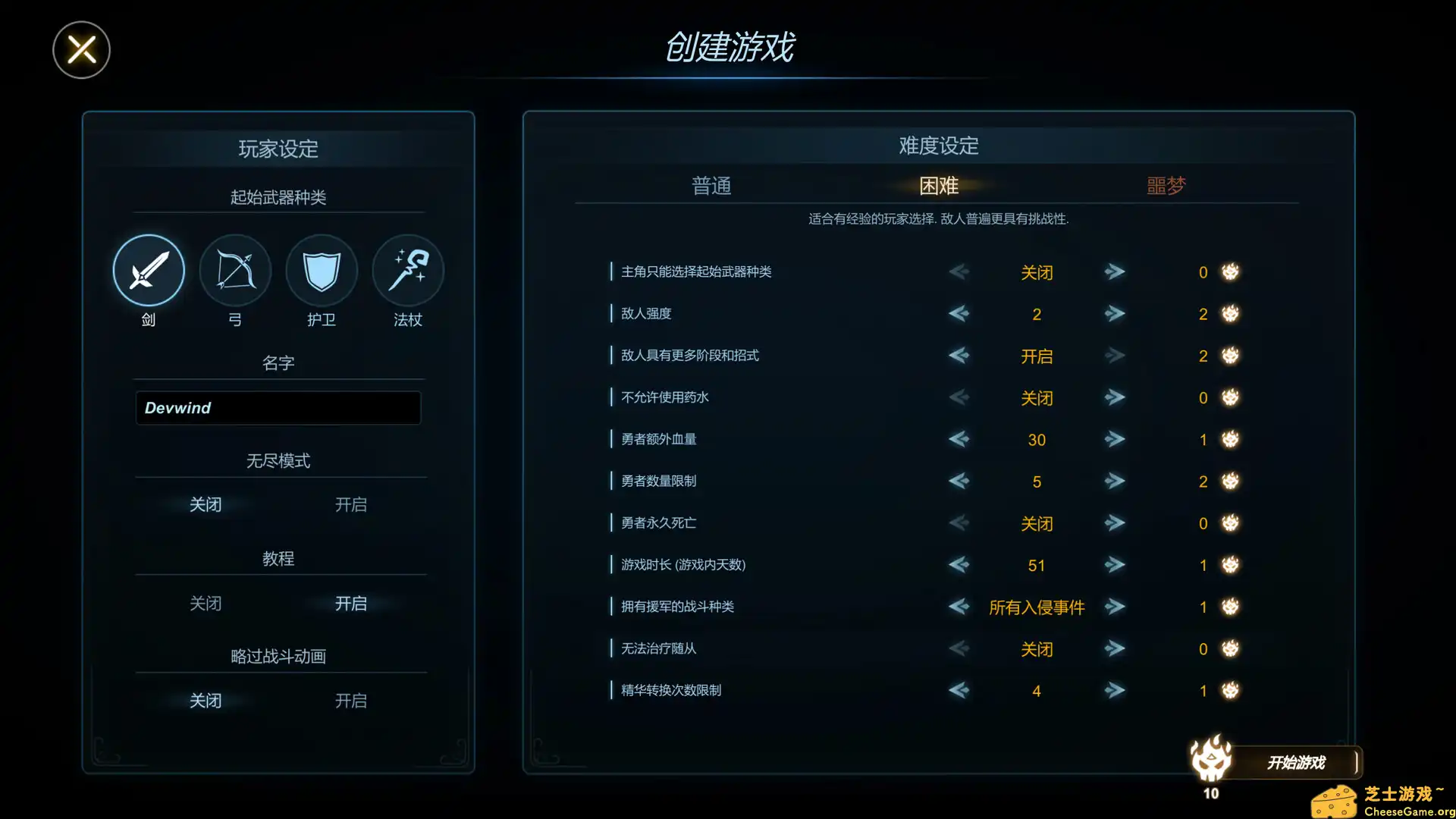The width and height of the screenshot is (1456, 819).
Task: Click the skull icon beside 敌人强度 value
Action: click(1230, 313)
